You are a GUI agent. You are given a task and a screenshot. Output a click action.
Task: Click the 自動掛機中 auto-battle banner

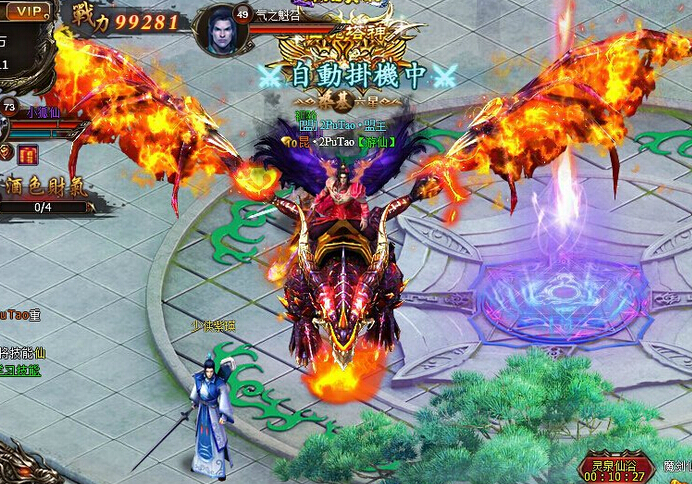click(x=358, y=75)
